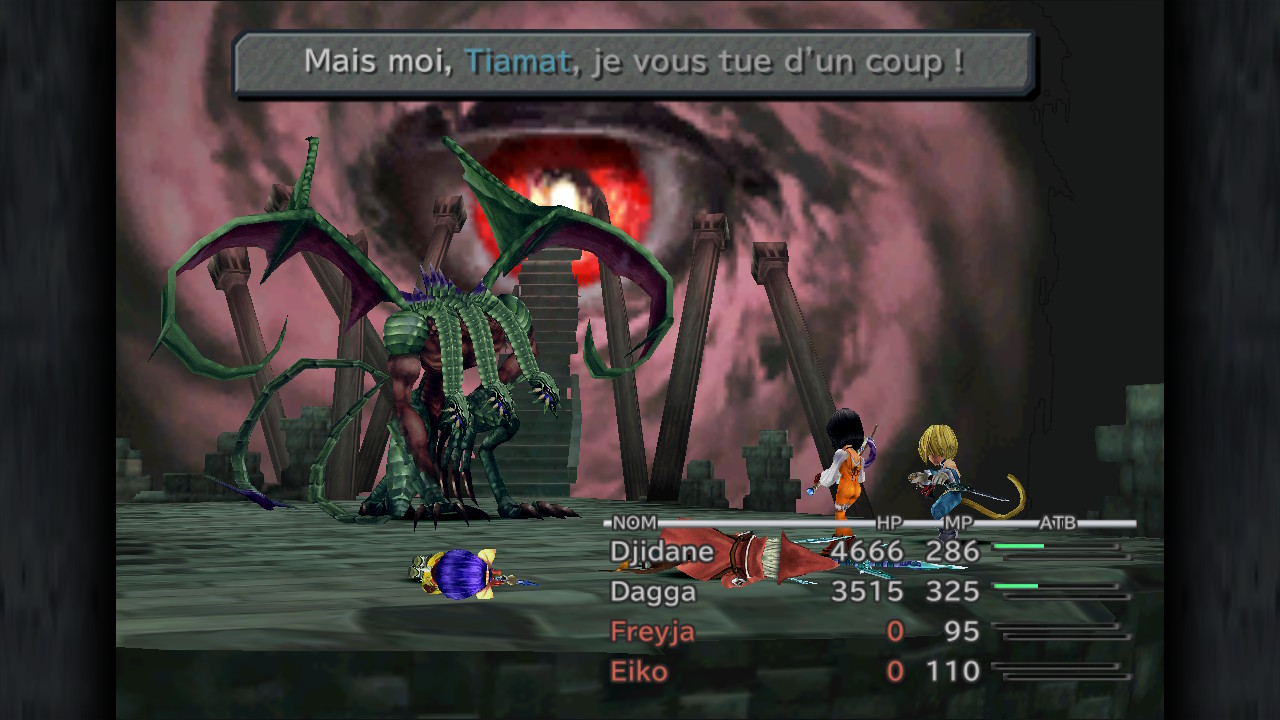The width and height of the screenshot is (1280, 720).
Task: Click Djidane's green ATB gauge
Action: [1019, 545]
